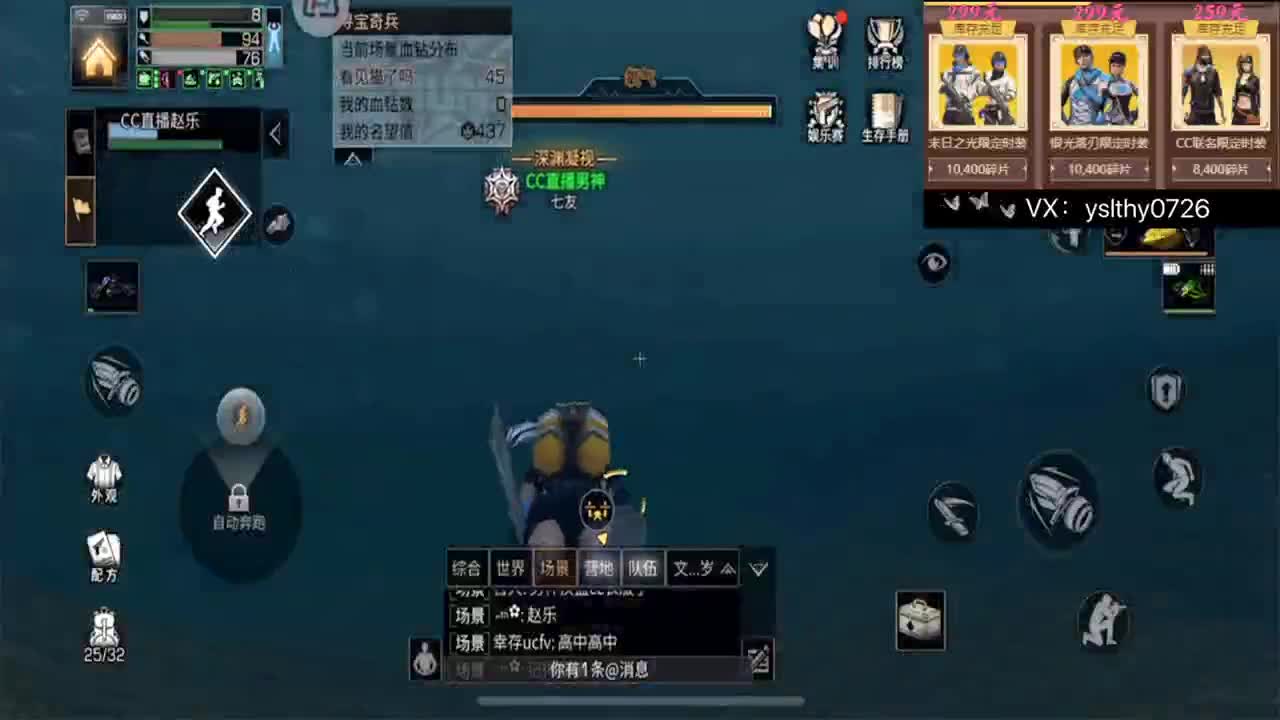Open the 娱乐赛 entertainment match icon
Image resolution: width=1280 pixels, height=720 pixels.
click(824, 115)
